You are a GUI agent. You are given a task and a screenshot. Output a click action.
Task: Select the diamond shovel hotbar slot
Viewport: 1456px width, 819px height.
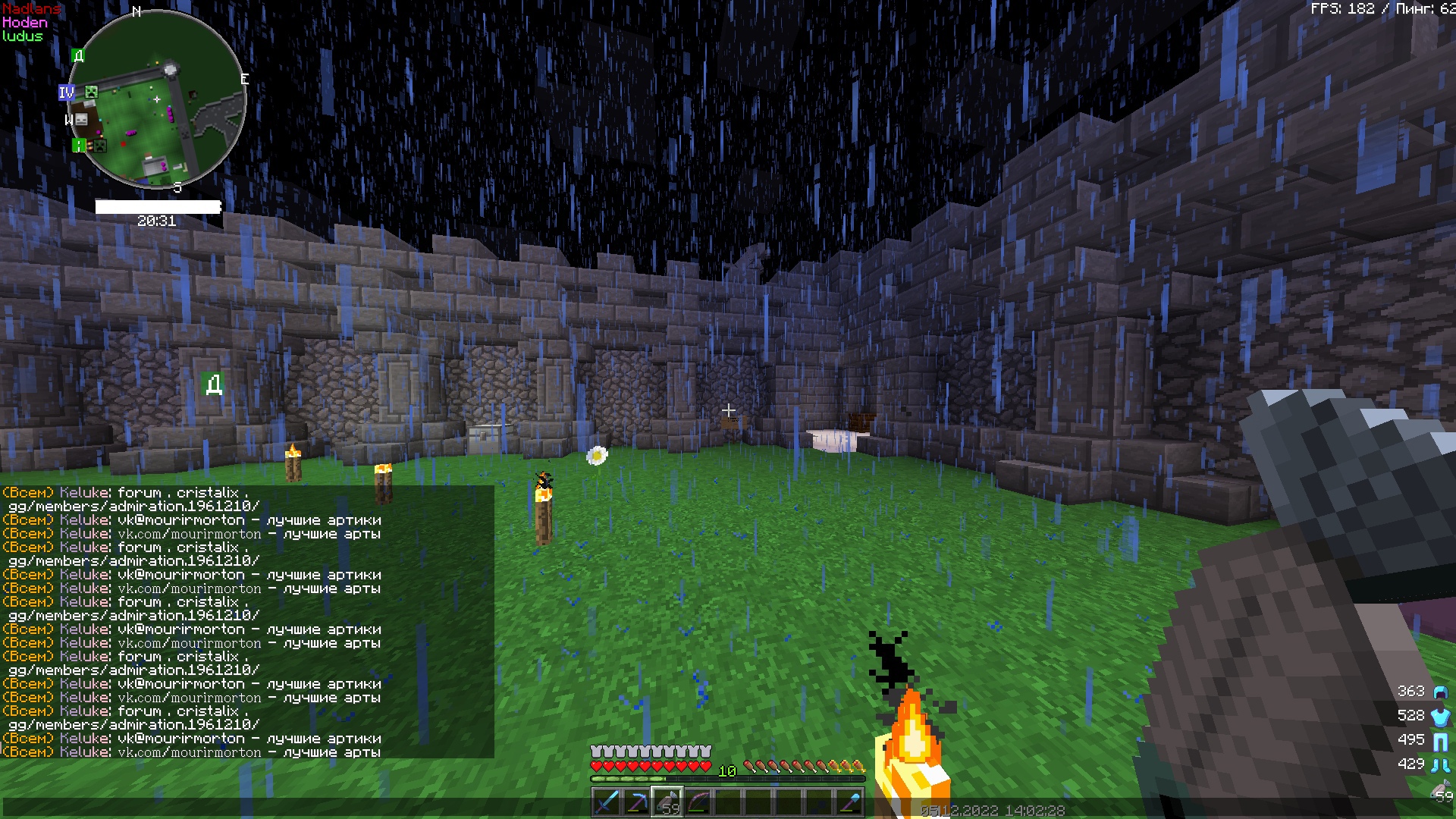849,802
